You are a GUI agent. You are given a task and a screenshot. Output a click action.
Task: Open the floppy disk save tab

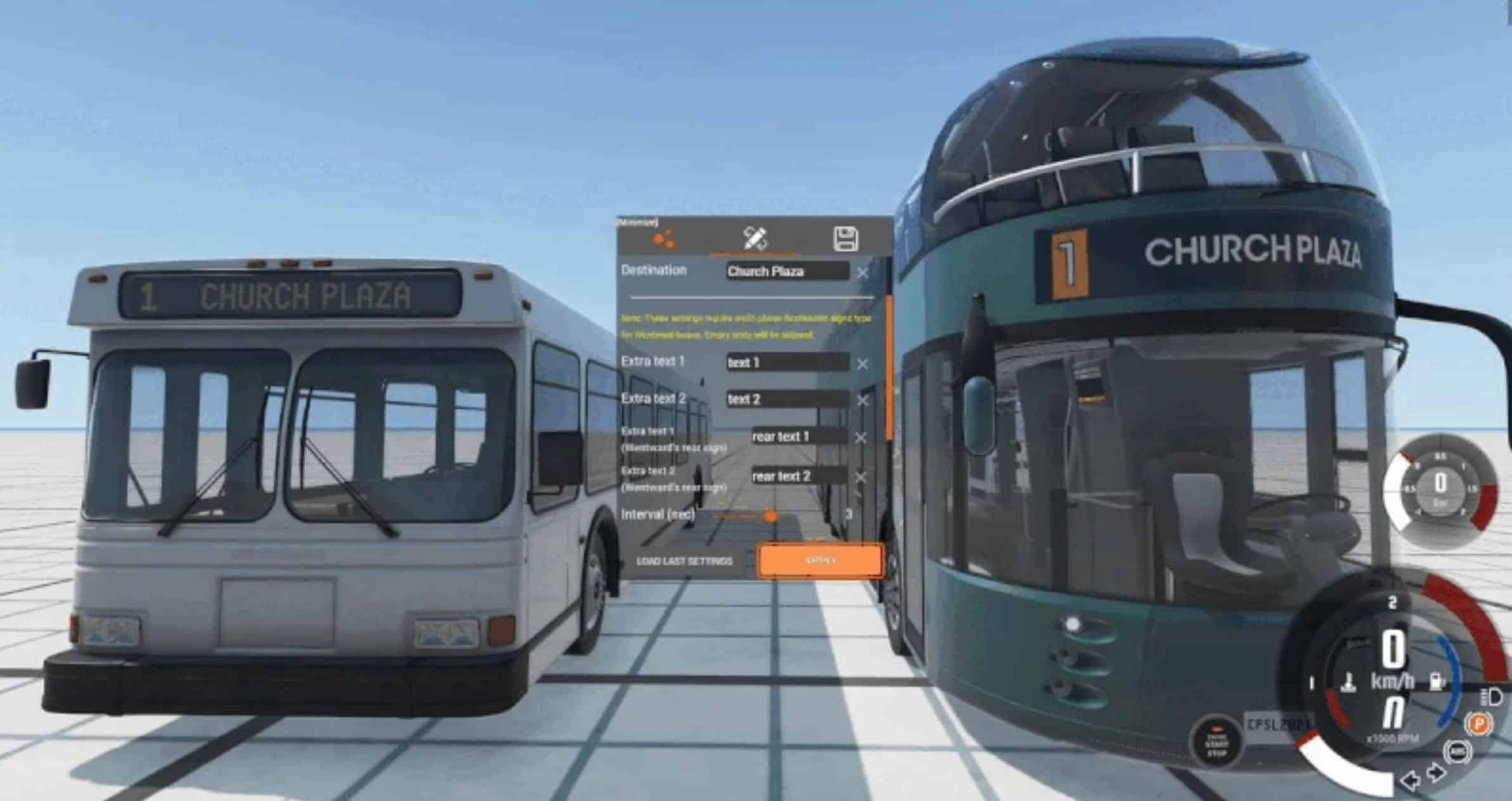[x=845, y=239]
